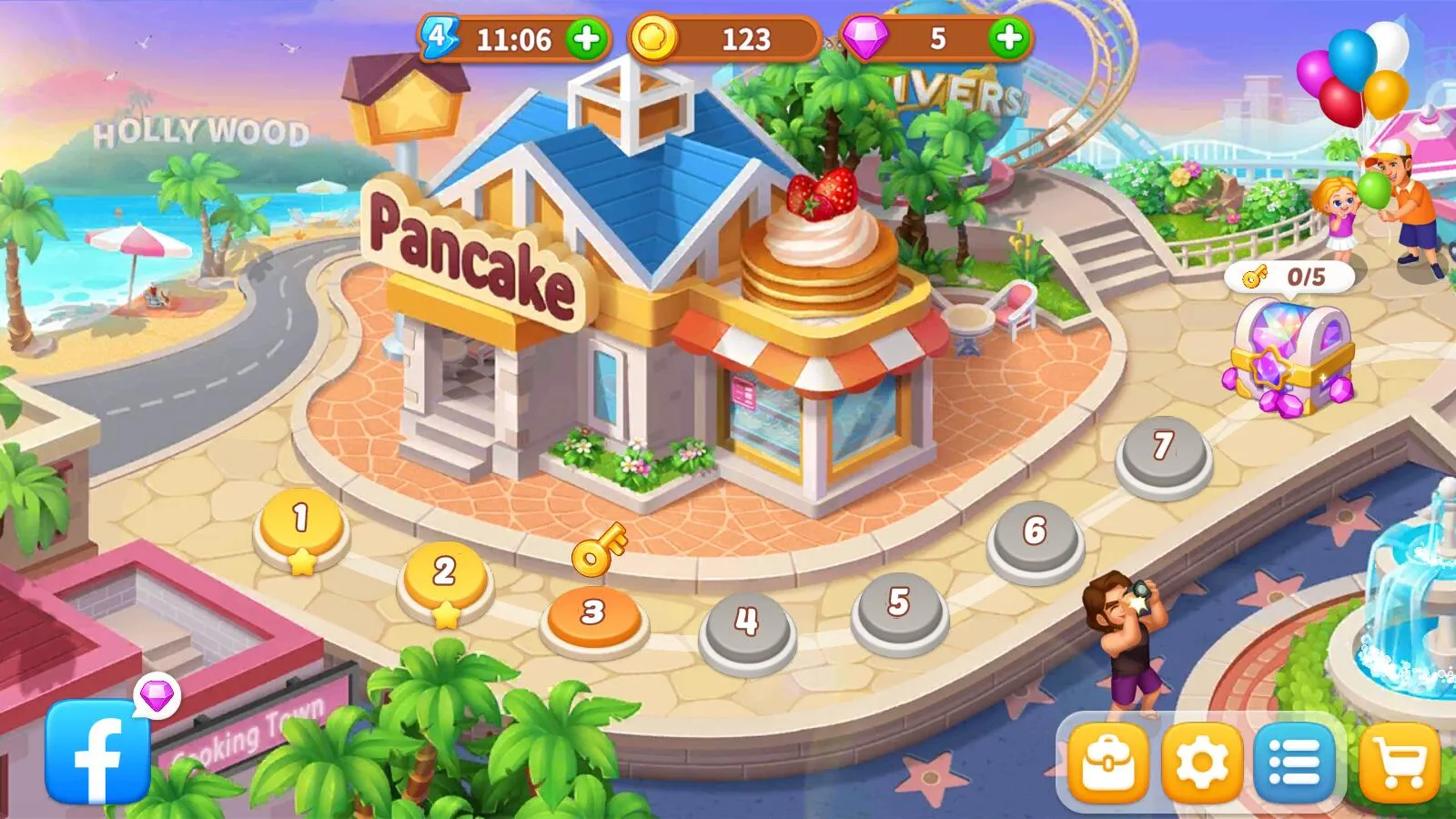
Task: Start level 3 on the map
Action: (593, 615)
